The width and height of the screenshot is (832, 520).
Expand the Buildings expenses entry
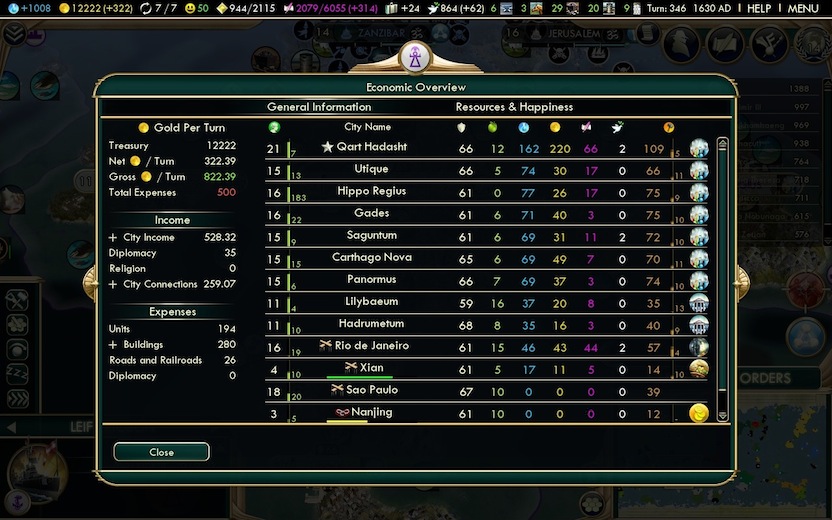pos(113,344)
